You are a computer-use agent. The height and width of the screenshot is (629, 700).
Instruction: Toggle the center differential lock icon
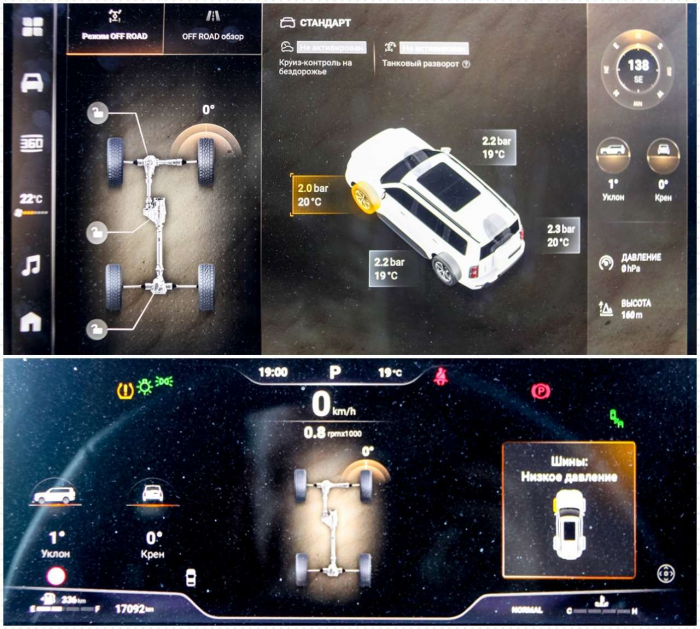pyautogui.click(x=96, y=234)
